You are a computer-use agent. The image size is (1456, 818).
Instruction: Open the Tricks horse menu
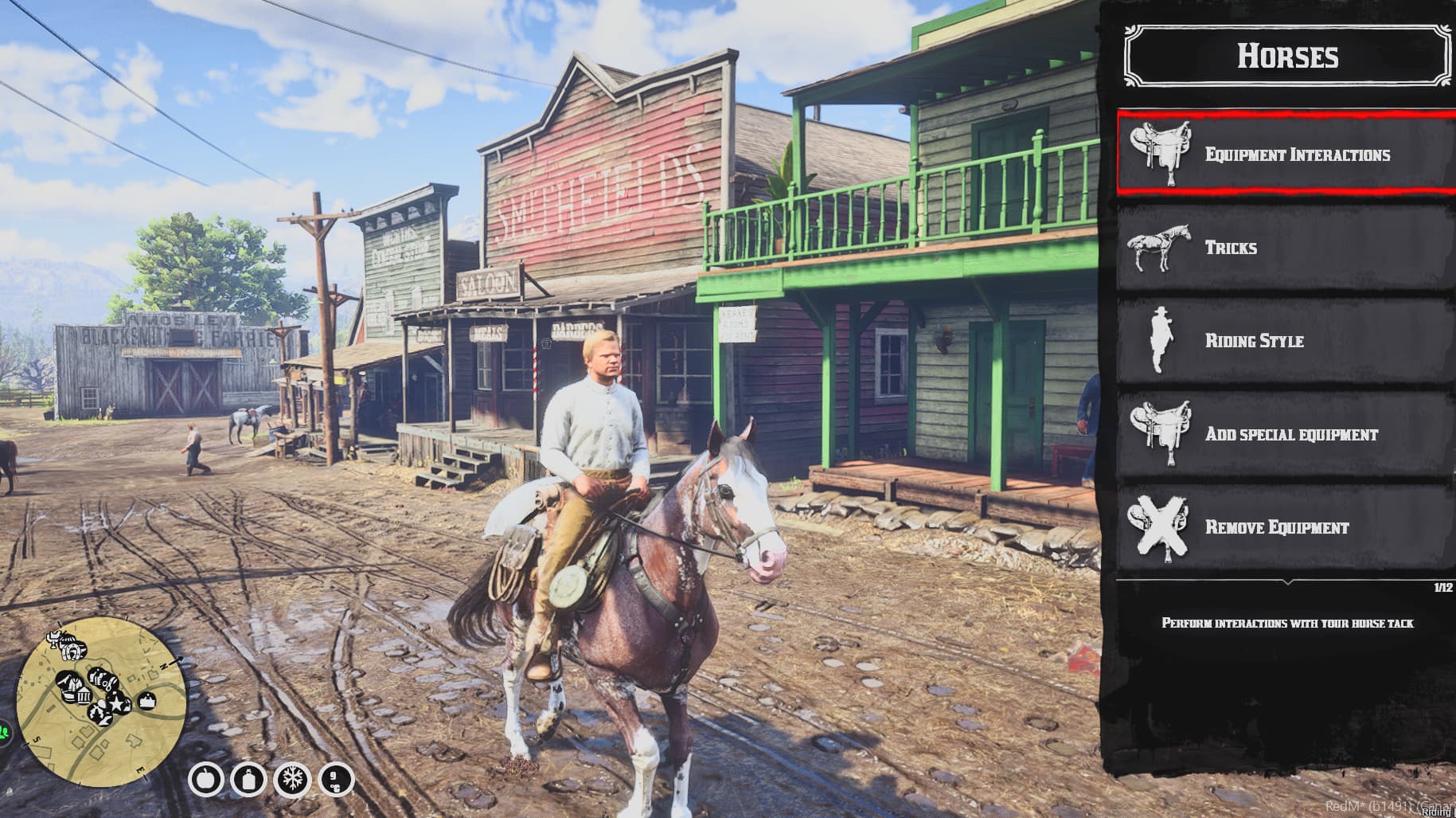pos(1286,248)
